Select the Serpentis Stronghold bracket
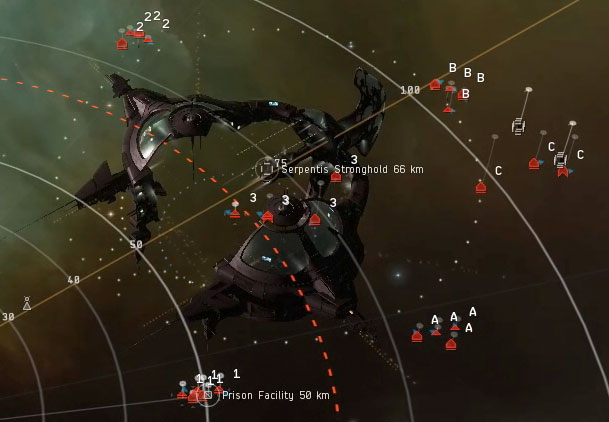 coord(266,169)
